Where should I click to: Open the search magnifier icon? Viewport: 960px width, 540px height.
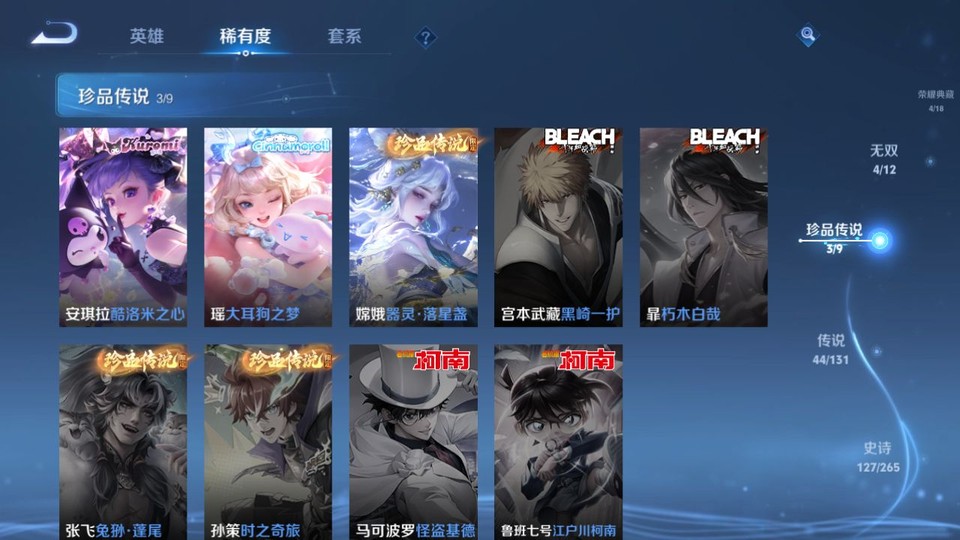(x=807, y=36)
